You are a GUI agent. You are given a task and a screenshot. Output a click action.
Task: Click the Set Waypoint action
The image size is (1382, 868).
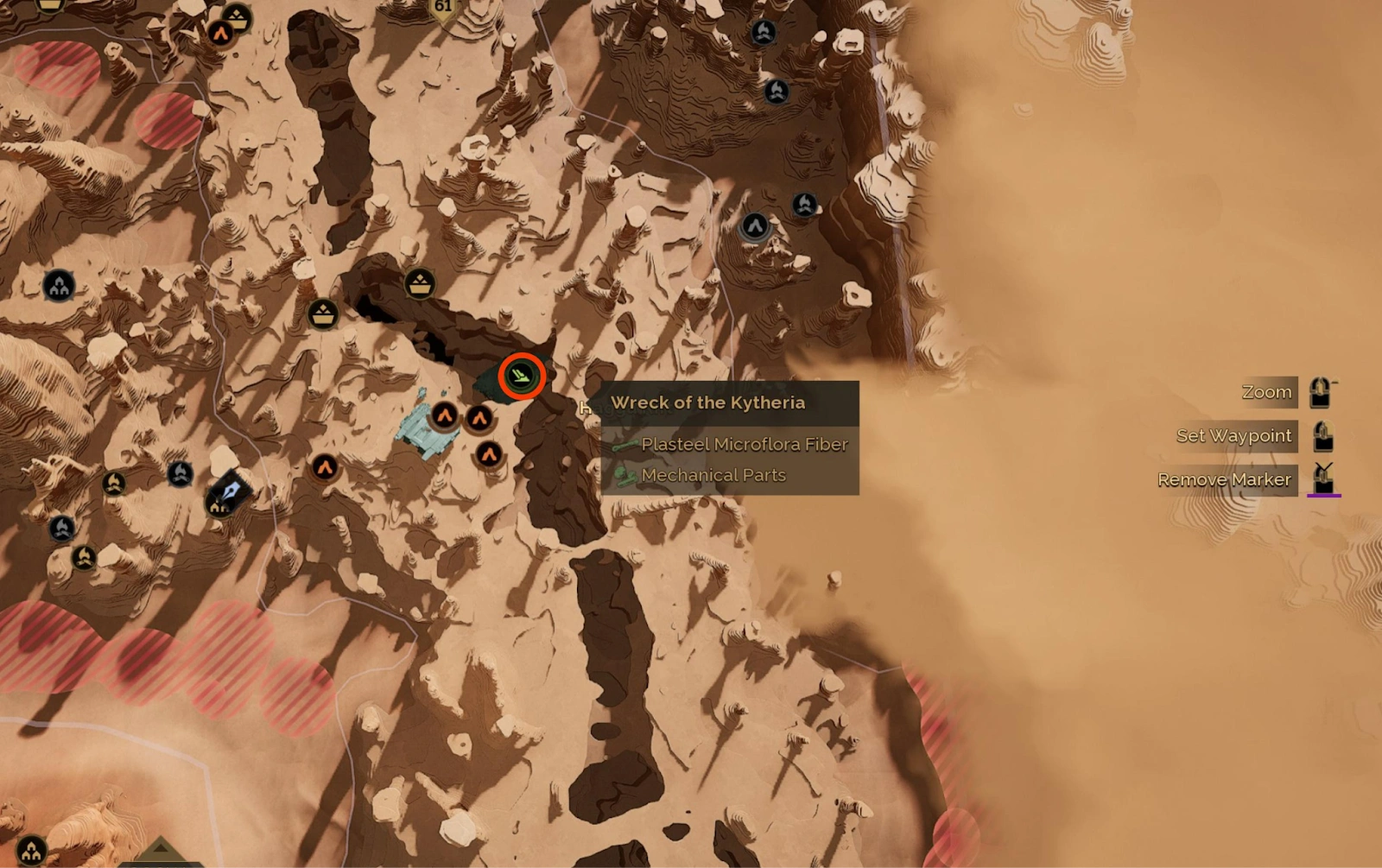point(1234,436)
